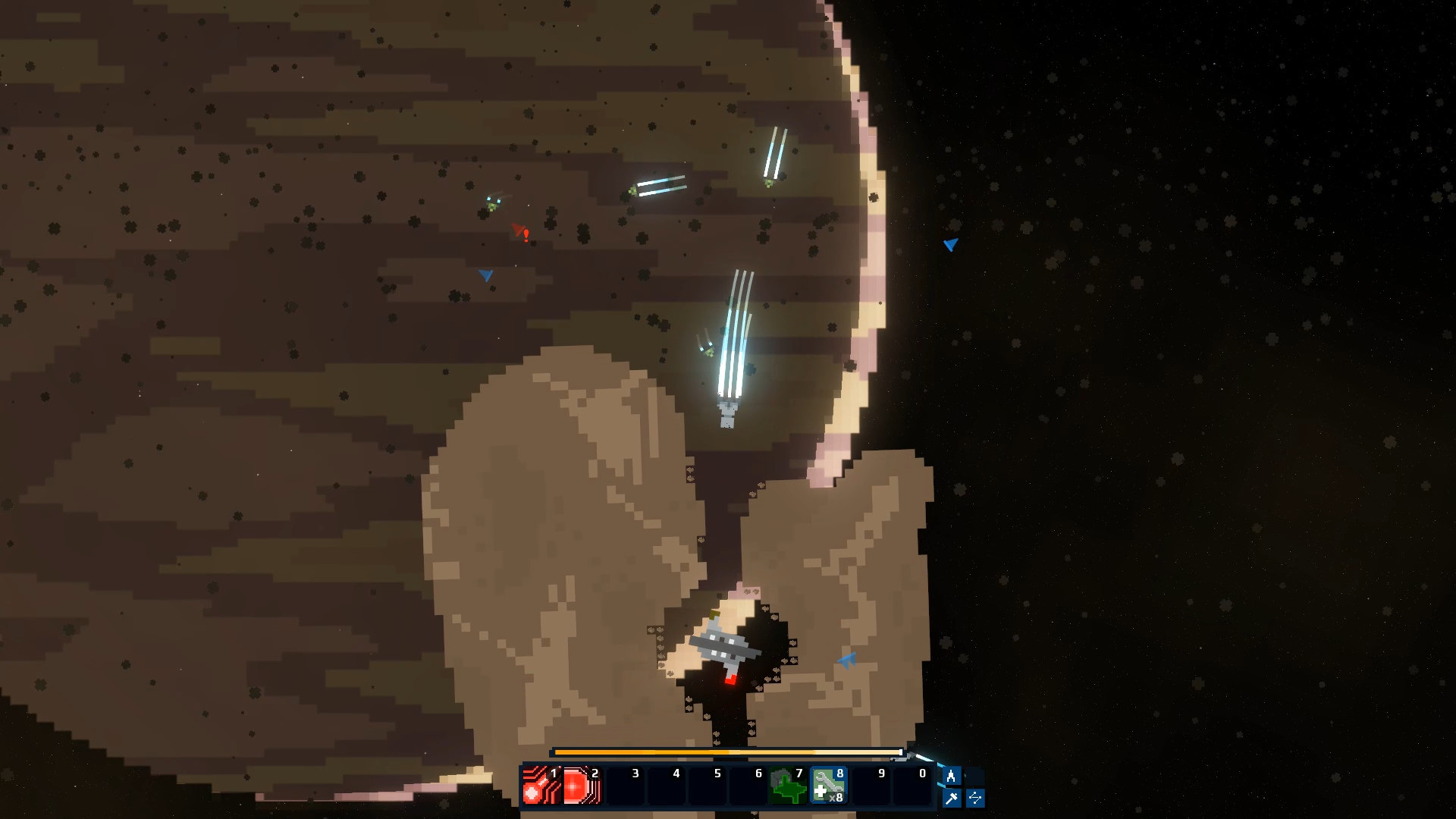Toggle the blue arrow marker above the left terrain
The image size is (1456, 819).
tap(485, 276)
